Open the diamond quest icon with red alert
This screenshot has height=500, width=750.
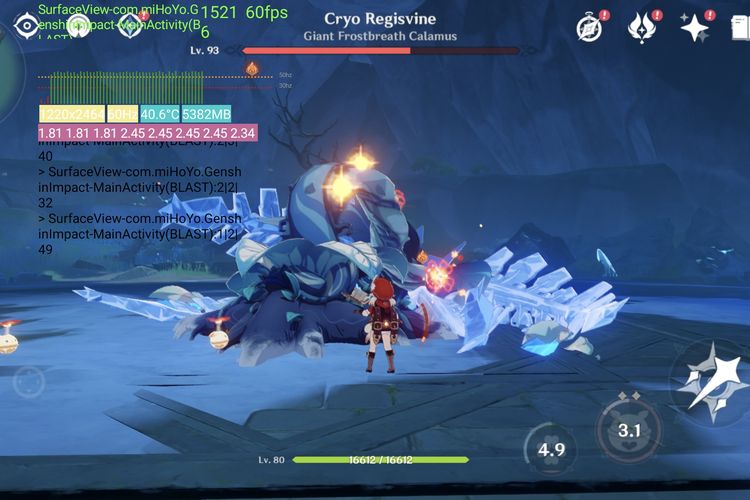[x=130, y=24]
